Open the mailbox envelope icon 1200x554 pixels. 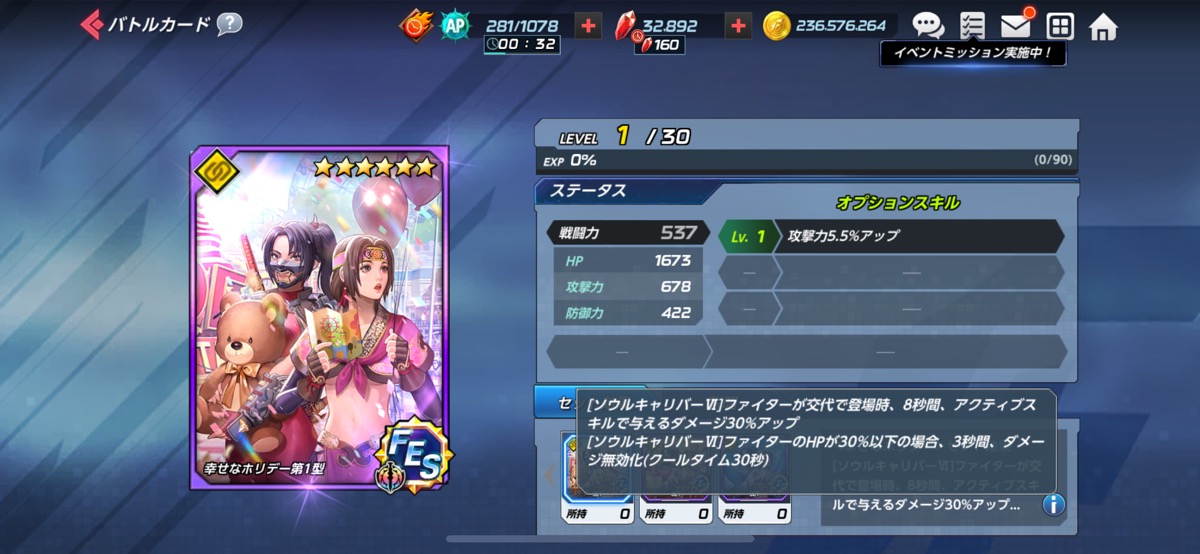click(1016, 26)
